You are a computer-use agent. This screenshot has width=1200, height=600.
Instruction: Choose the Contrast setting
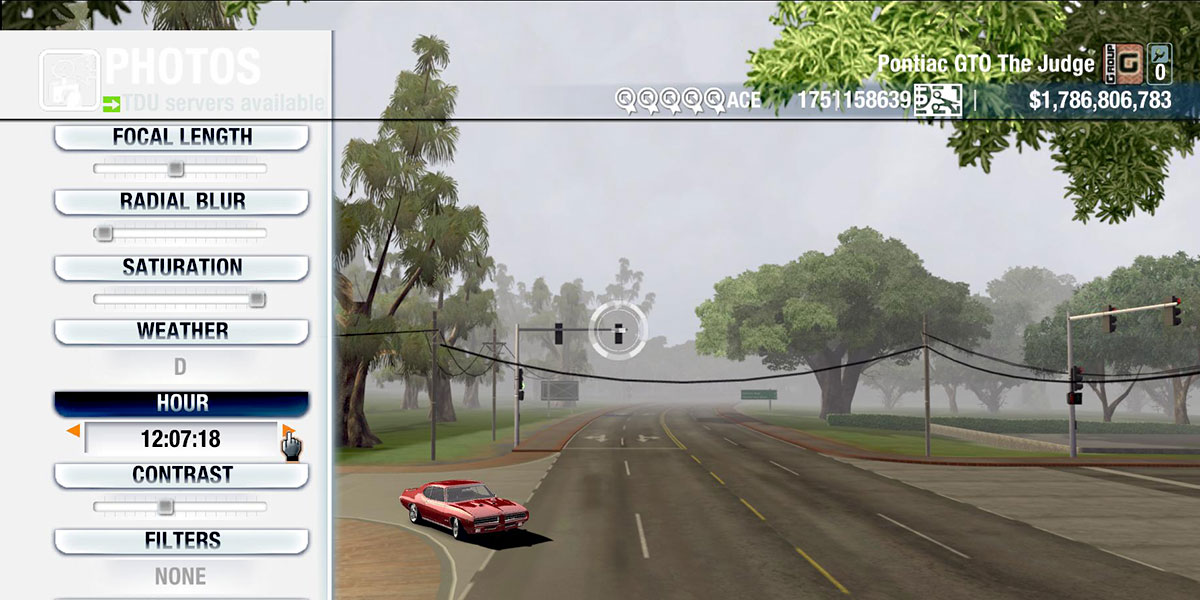[x=181, y=475]
